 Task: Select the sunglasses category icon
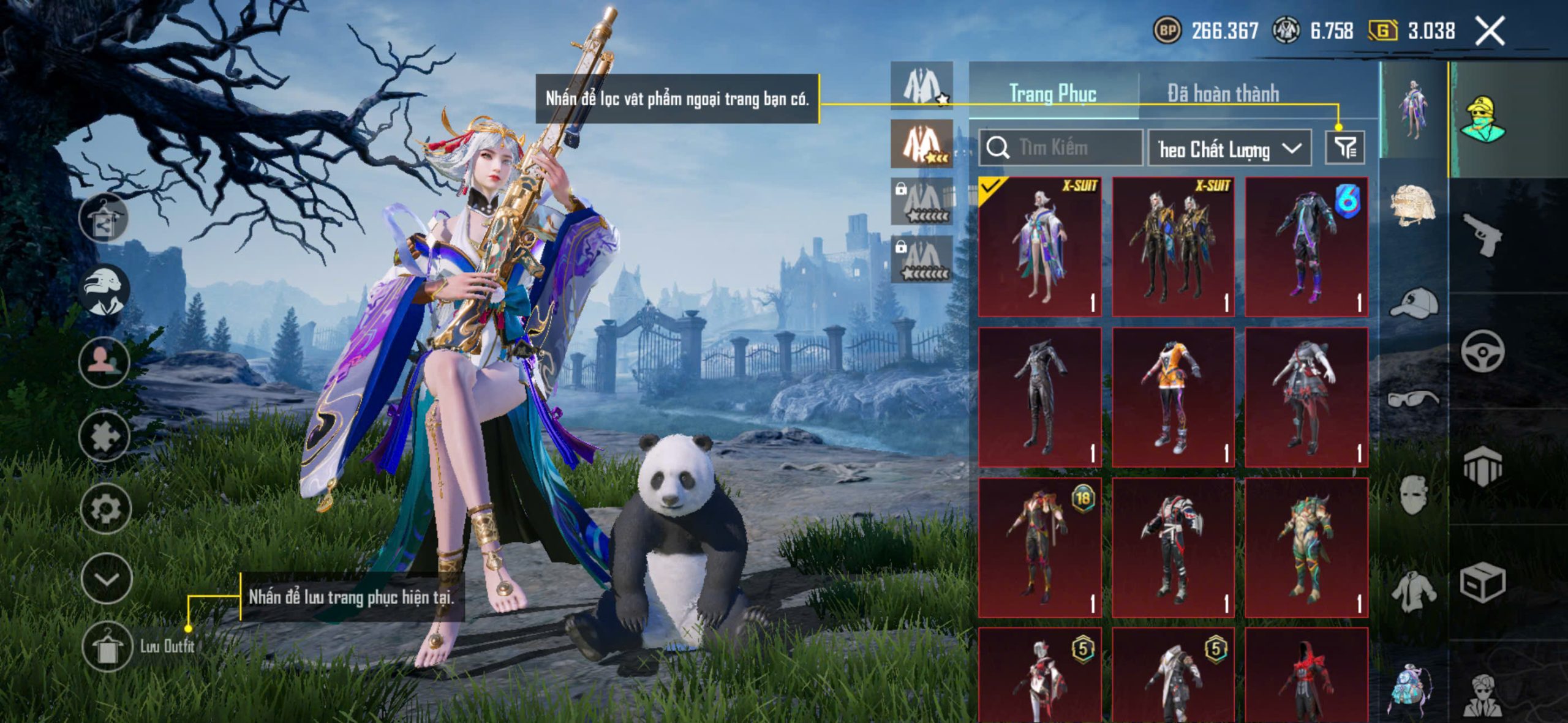(1412, 399)
